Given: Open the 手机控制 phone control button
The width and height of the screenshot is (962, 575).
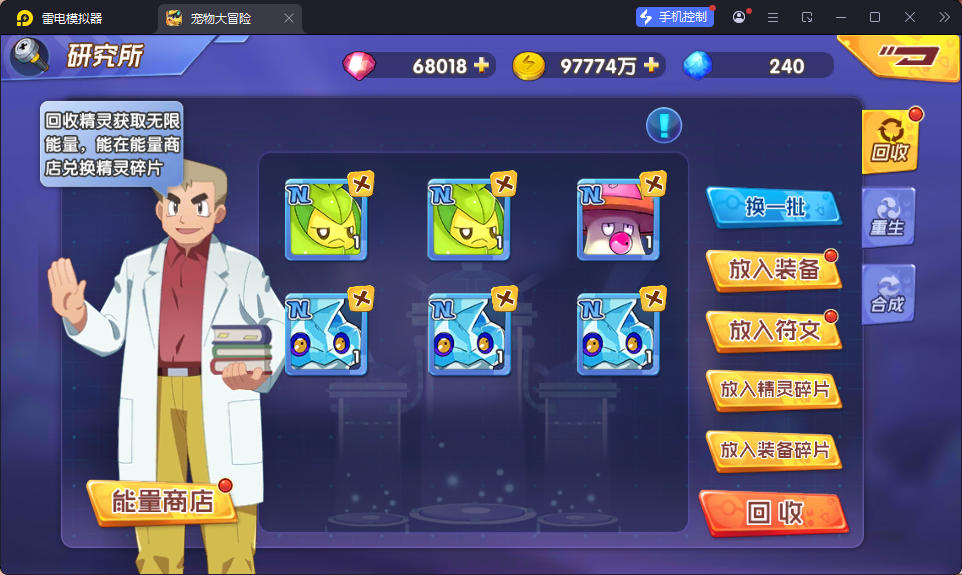Looking at the screenshot, I should tap(674, 17).
